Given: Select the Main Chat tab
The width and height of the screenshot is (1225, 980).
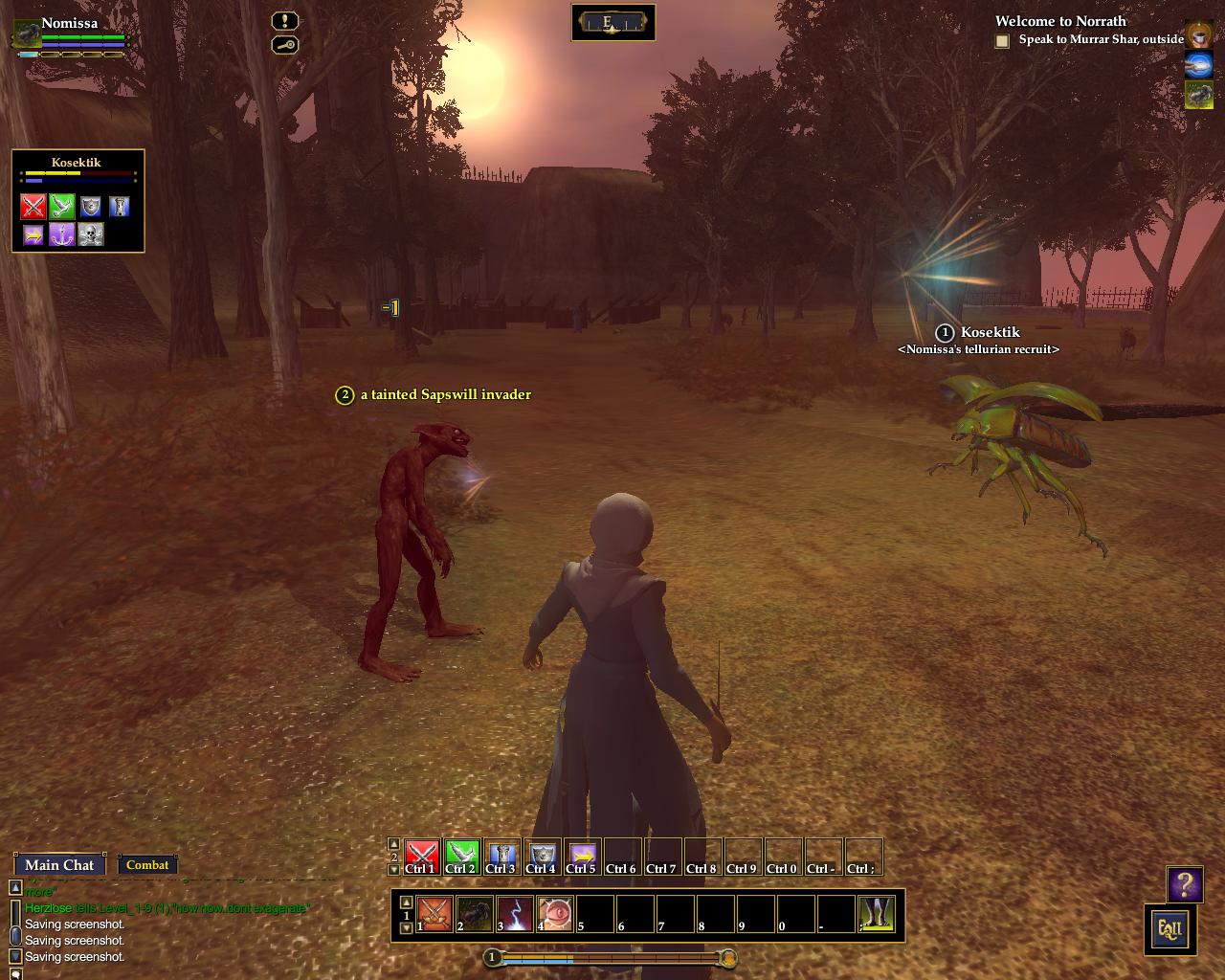Looking at the screenshot, I should pos(59,864).
